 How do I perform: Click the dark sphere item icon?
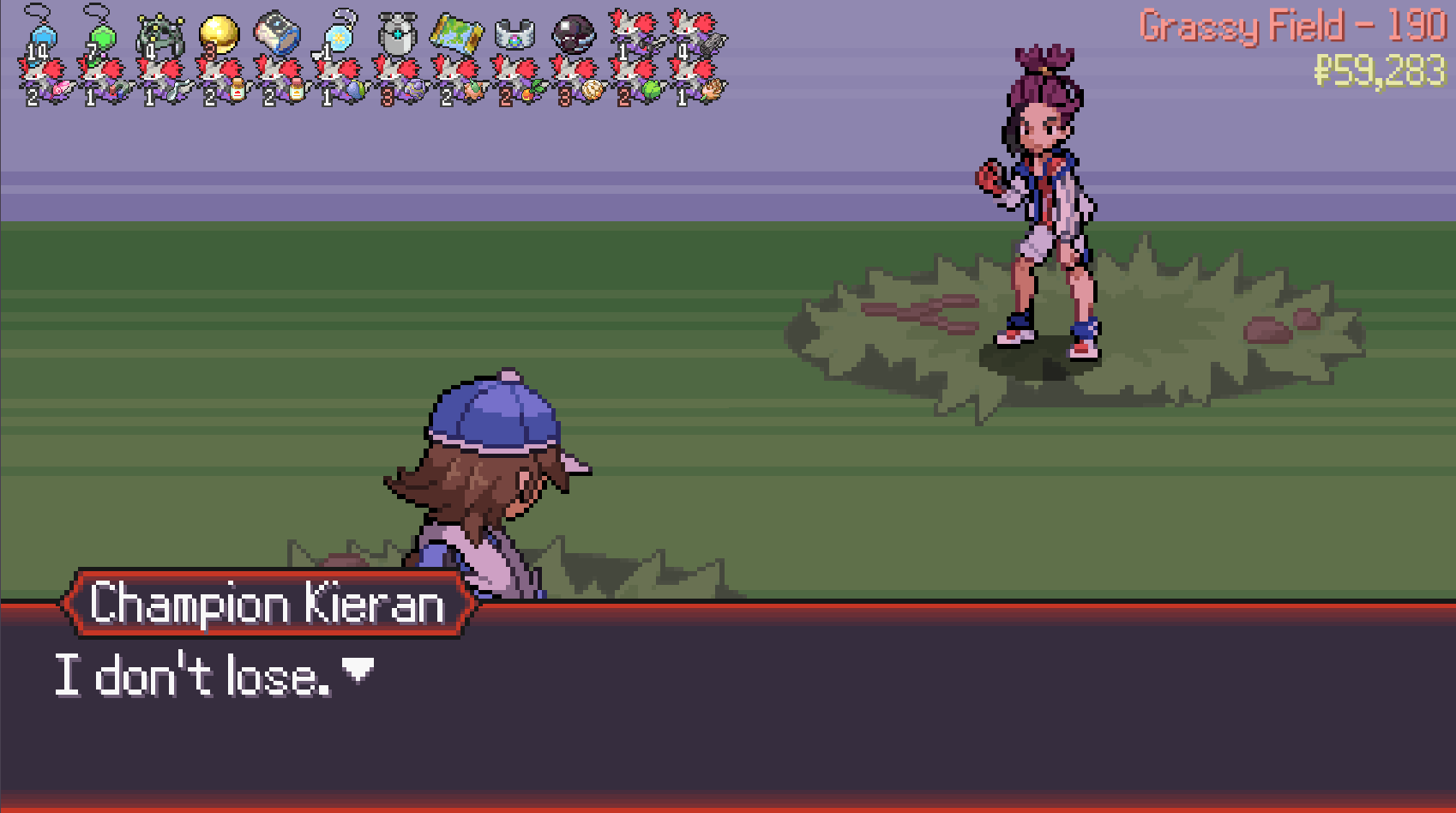[573, 34]
